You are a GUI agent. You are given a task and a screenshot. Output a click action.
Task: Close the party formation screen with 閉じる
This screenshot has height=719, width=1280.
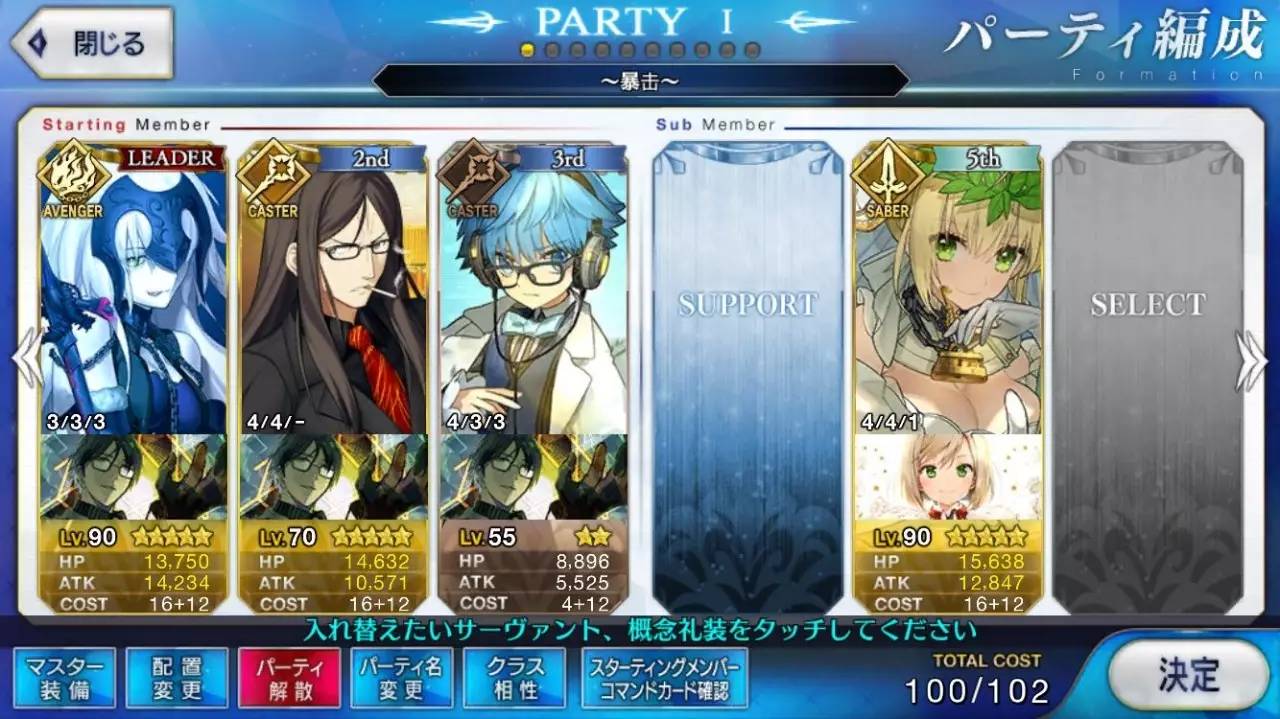point(92,44)
